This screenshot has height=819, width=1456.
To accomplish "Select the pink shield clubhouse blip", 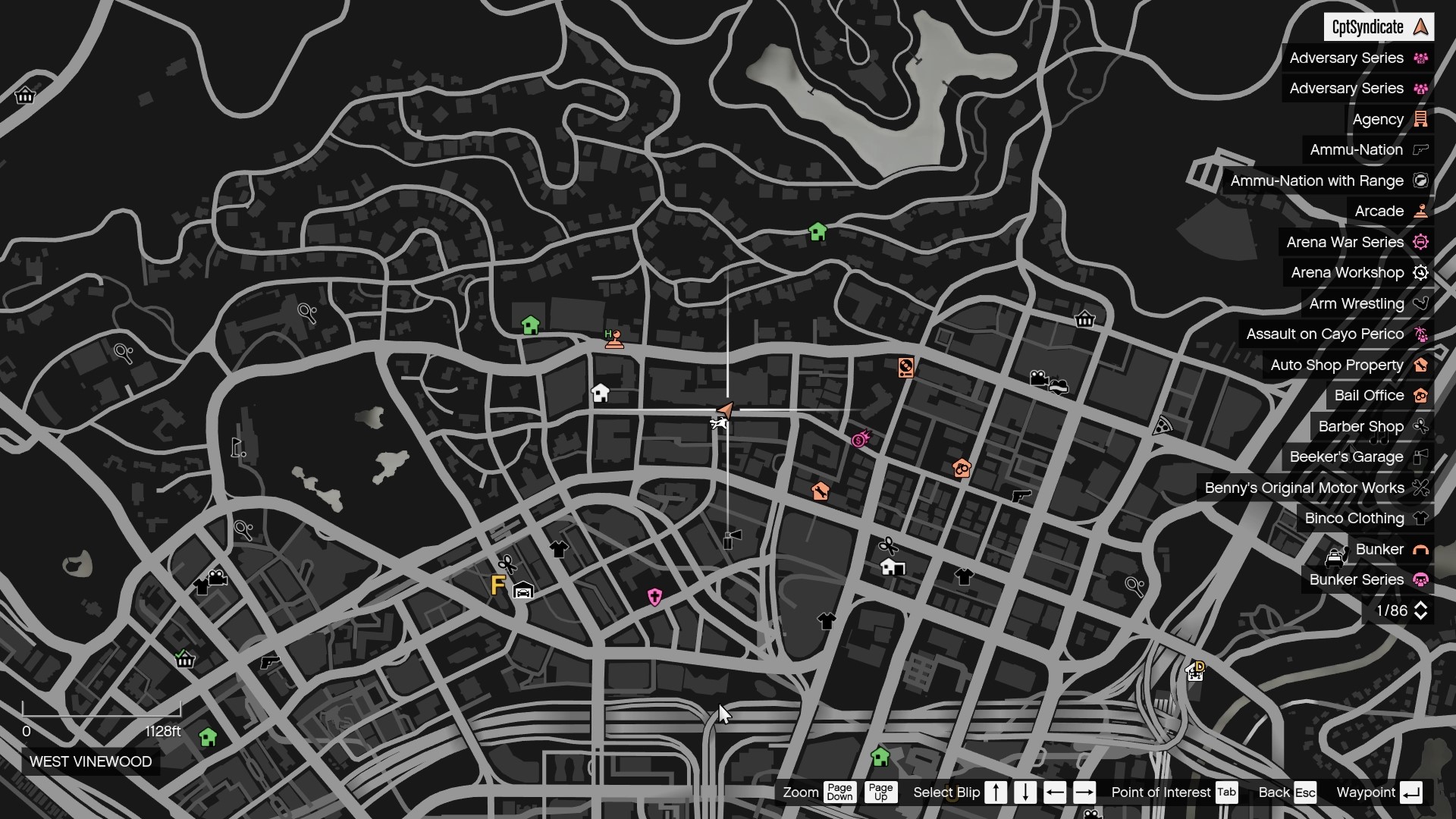I will click(654, 596).
